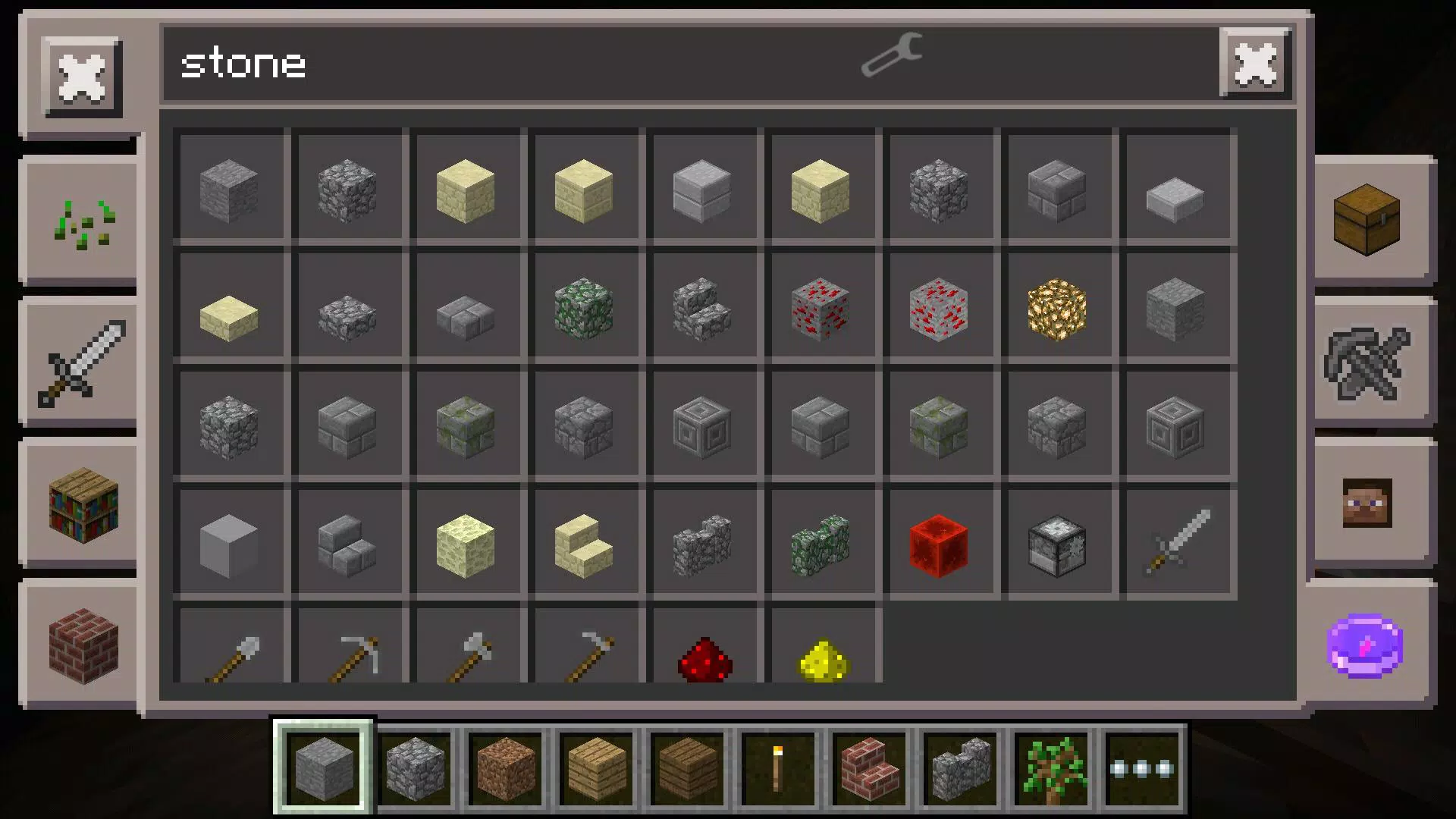Pick the mossy cobblestone wall item
The image size is (1456, 819).
(x=822, y=544)
